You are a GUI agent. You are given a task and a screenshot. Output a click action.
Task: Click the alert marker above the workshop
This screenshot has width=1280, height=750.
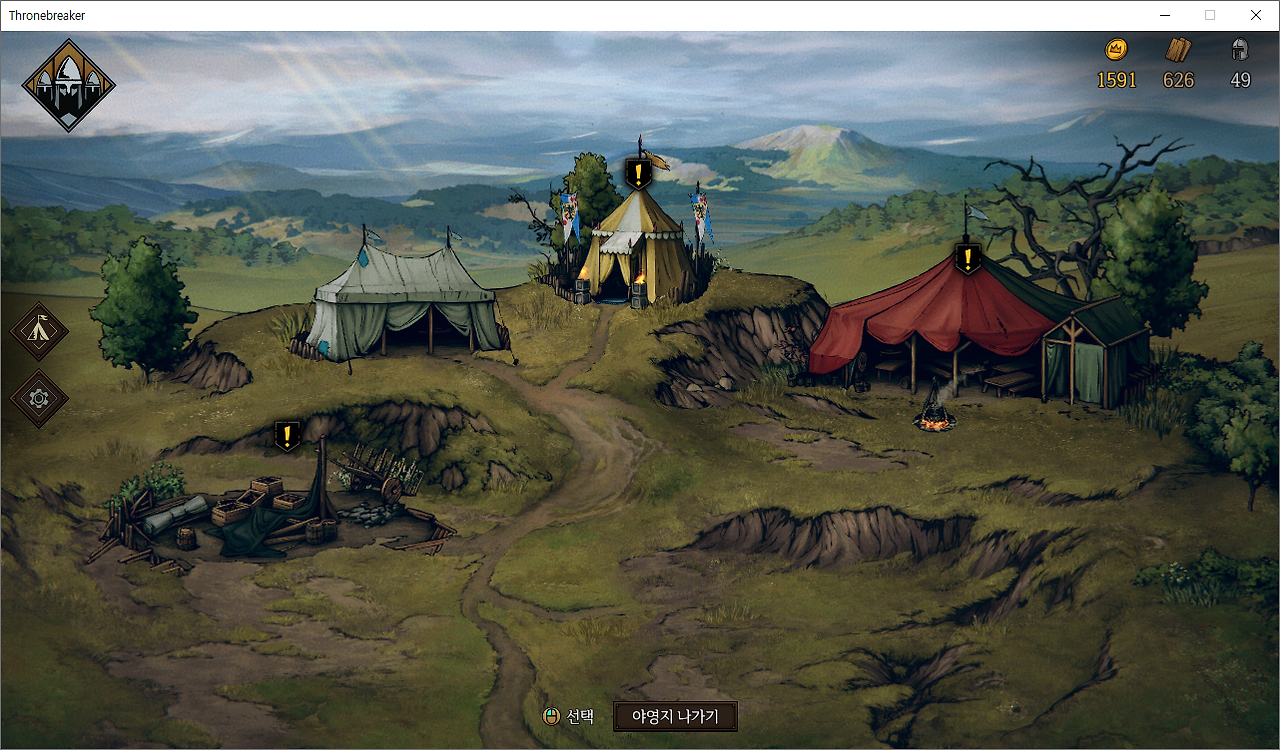pos(287,435)
